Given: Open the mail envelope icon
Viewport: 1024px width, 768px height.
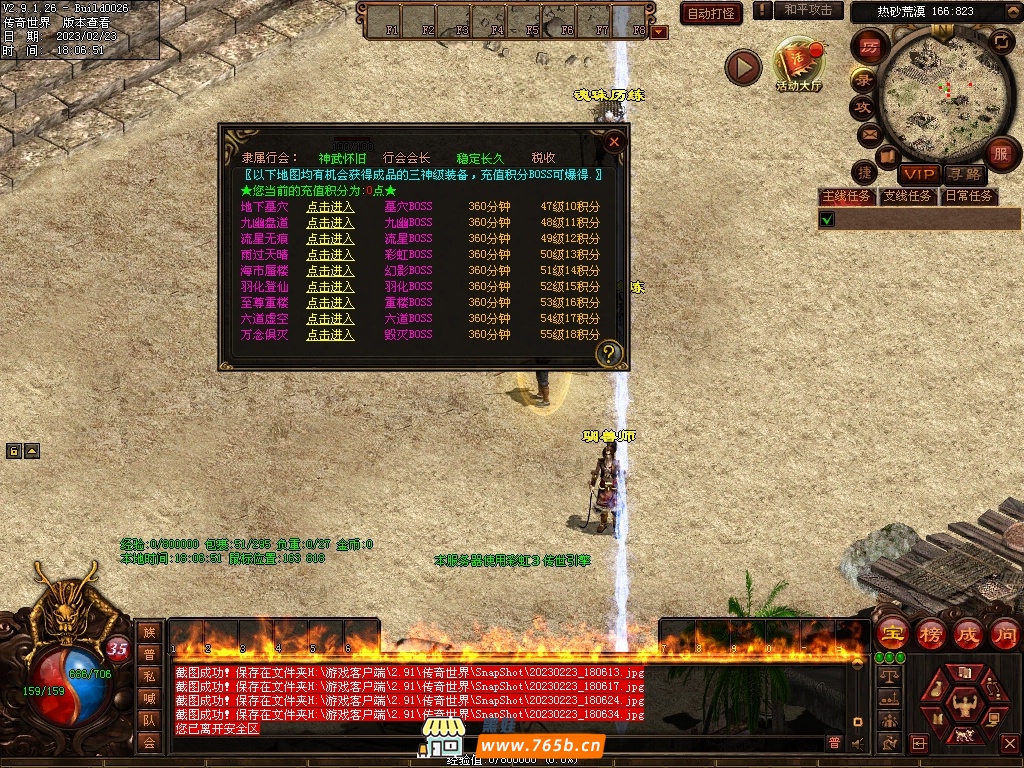Looking at the screenshot, I should [x=868, y=133].
